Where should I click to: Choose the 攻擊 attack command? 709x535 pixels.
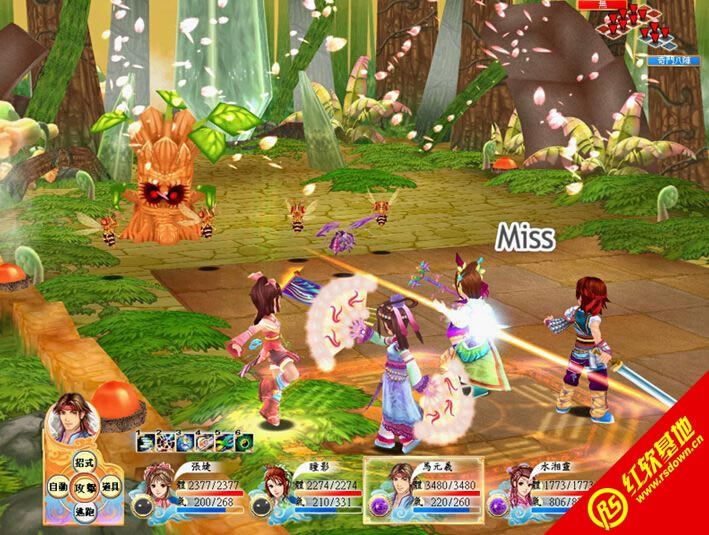(x=85, y=487)
